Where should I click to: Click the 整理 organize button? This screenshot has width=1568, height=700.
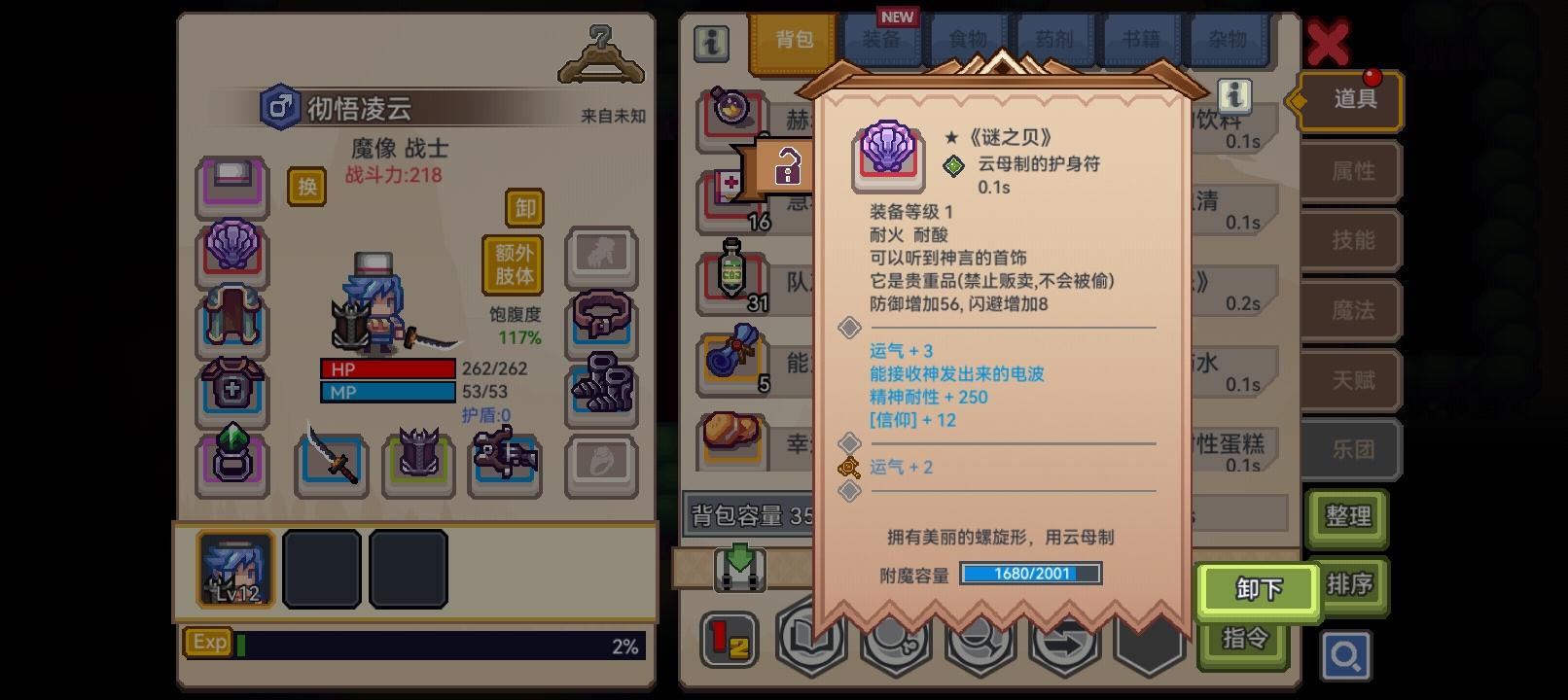pos(1348,518)
